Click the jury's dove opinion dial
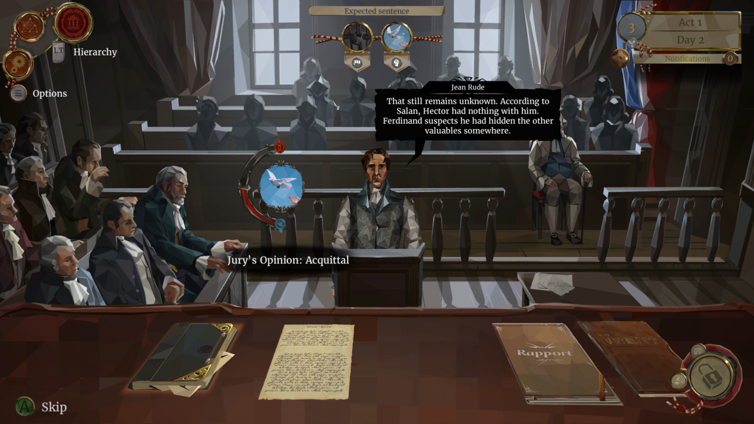Viewport: 754px width, 424px height. tap(281, 187)
